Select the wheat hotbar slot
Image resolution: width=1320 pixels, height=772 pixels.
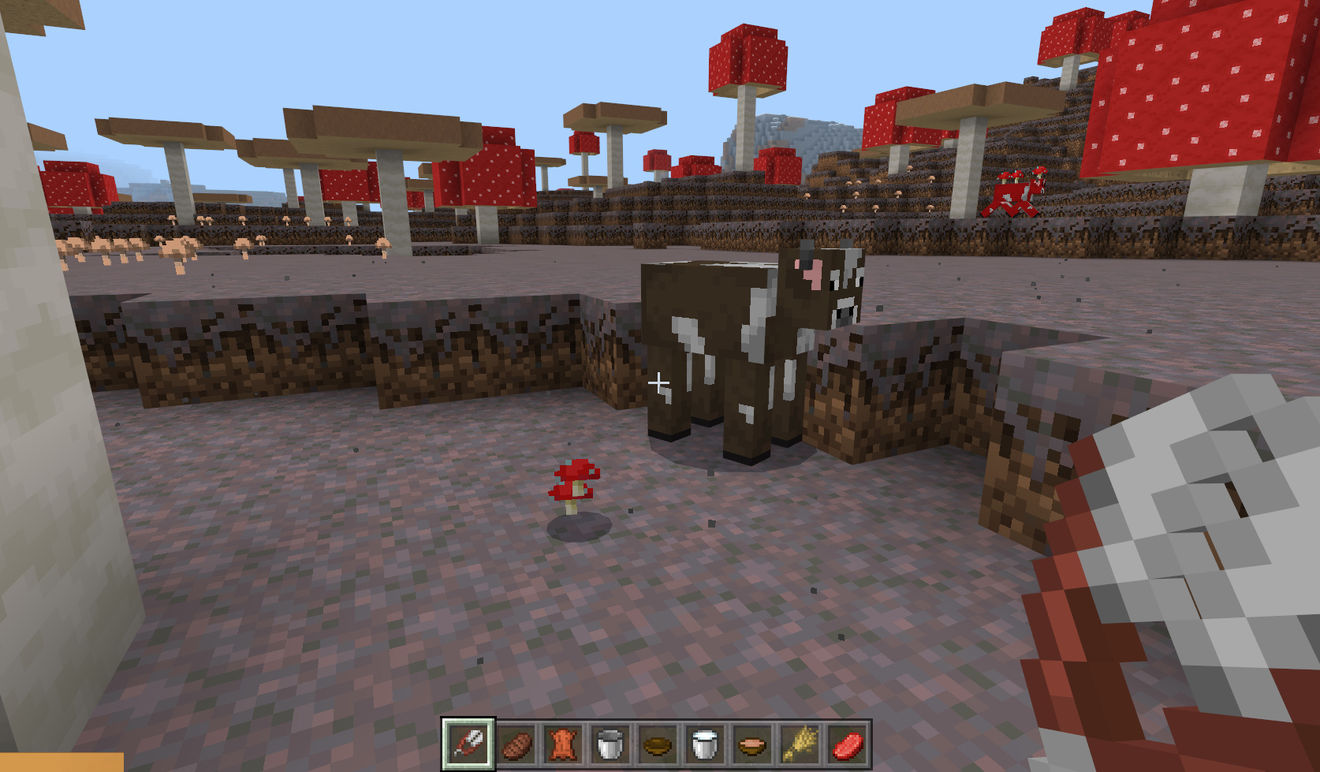799,744
